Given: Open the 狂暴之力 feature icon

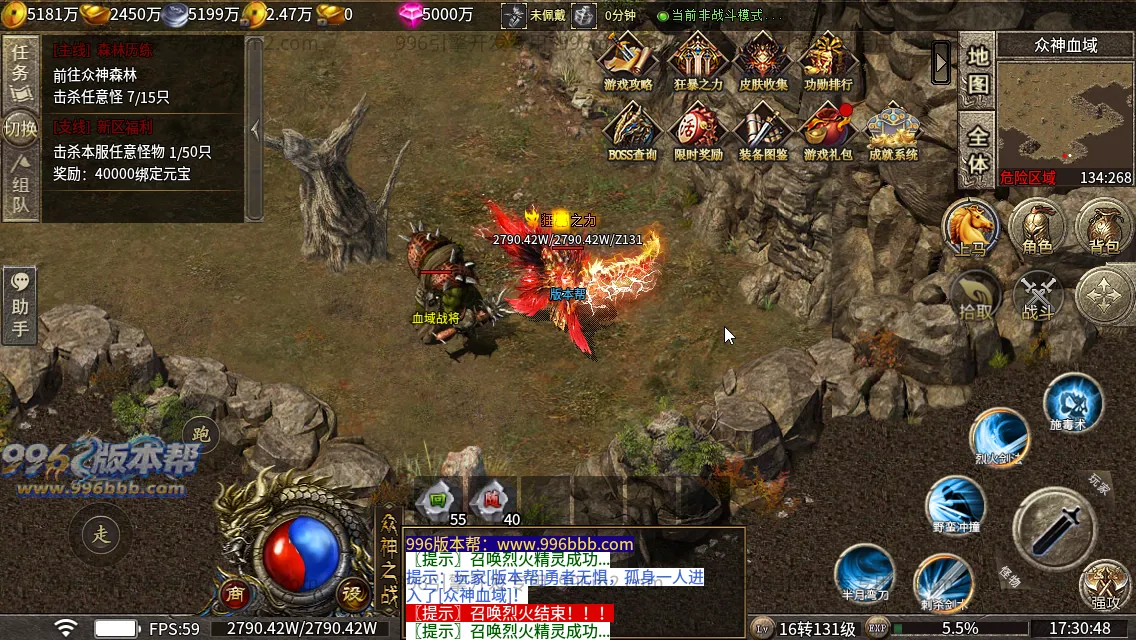Looking at the screenshot, I should click(698, 60).
